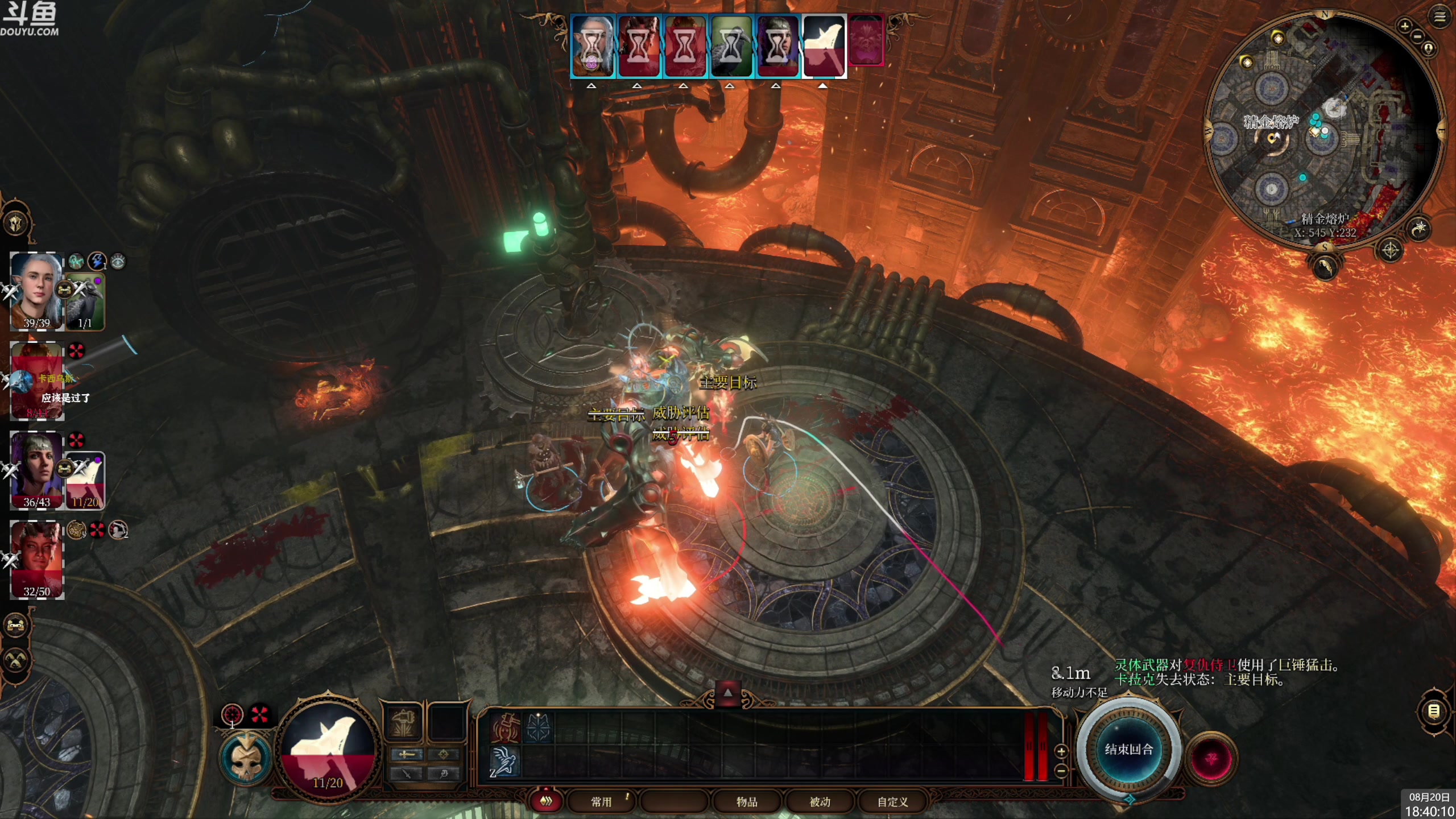The width and height of the screenshot is (1456, 819).
Task: Click the spiritual weapon turn order portrait
Action: coord(823,47)
